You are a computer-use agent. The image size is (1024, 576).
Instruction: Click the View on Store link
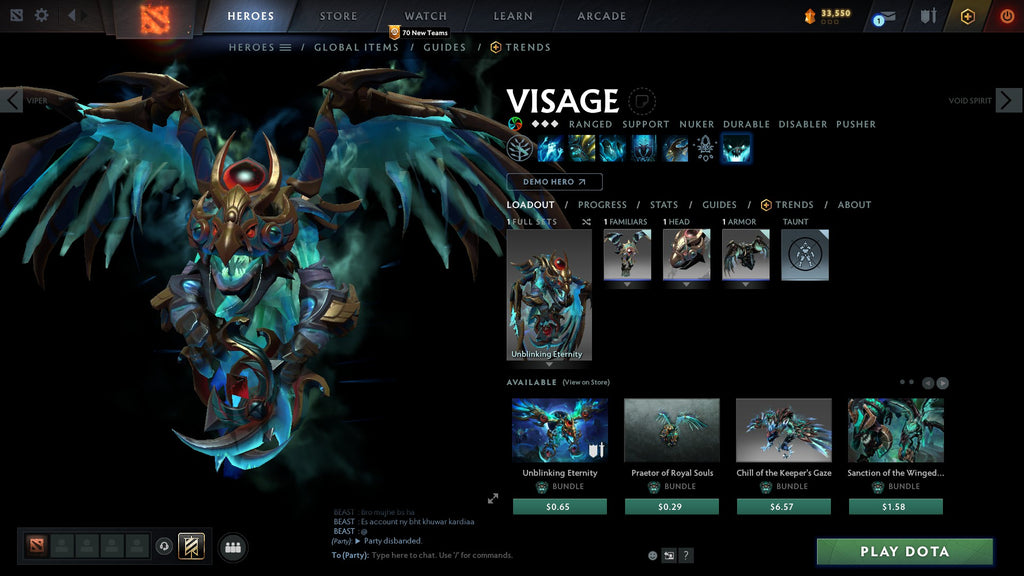coord(586,382)
